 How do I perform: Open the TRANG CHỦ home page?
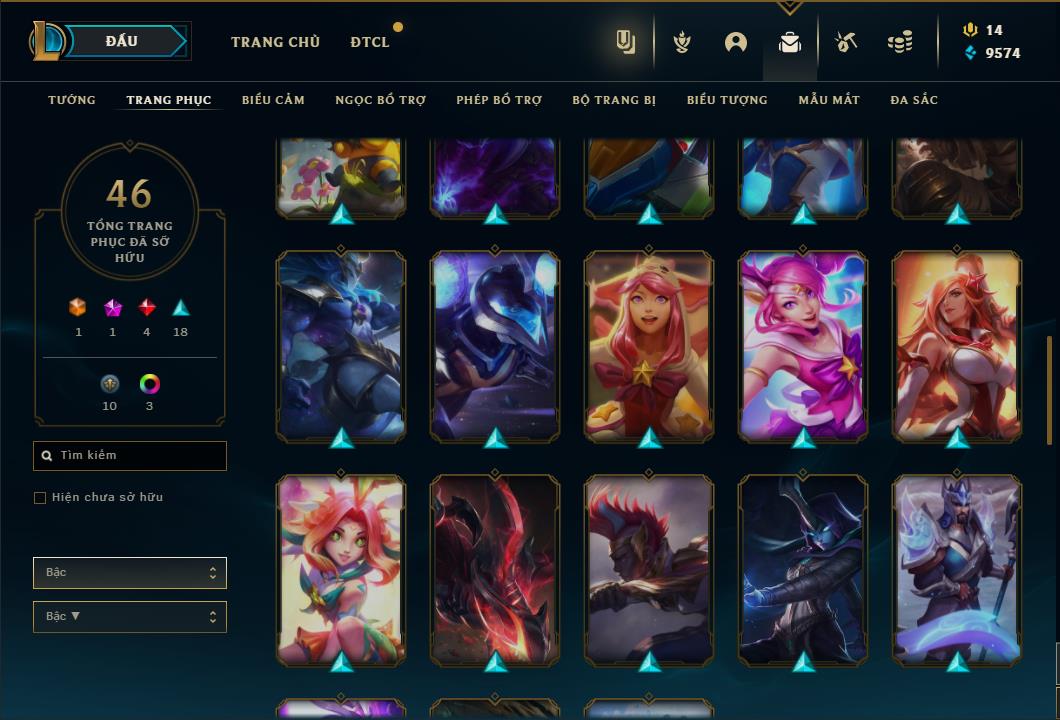pos(275,42)
